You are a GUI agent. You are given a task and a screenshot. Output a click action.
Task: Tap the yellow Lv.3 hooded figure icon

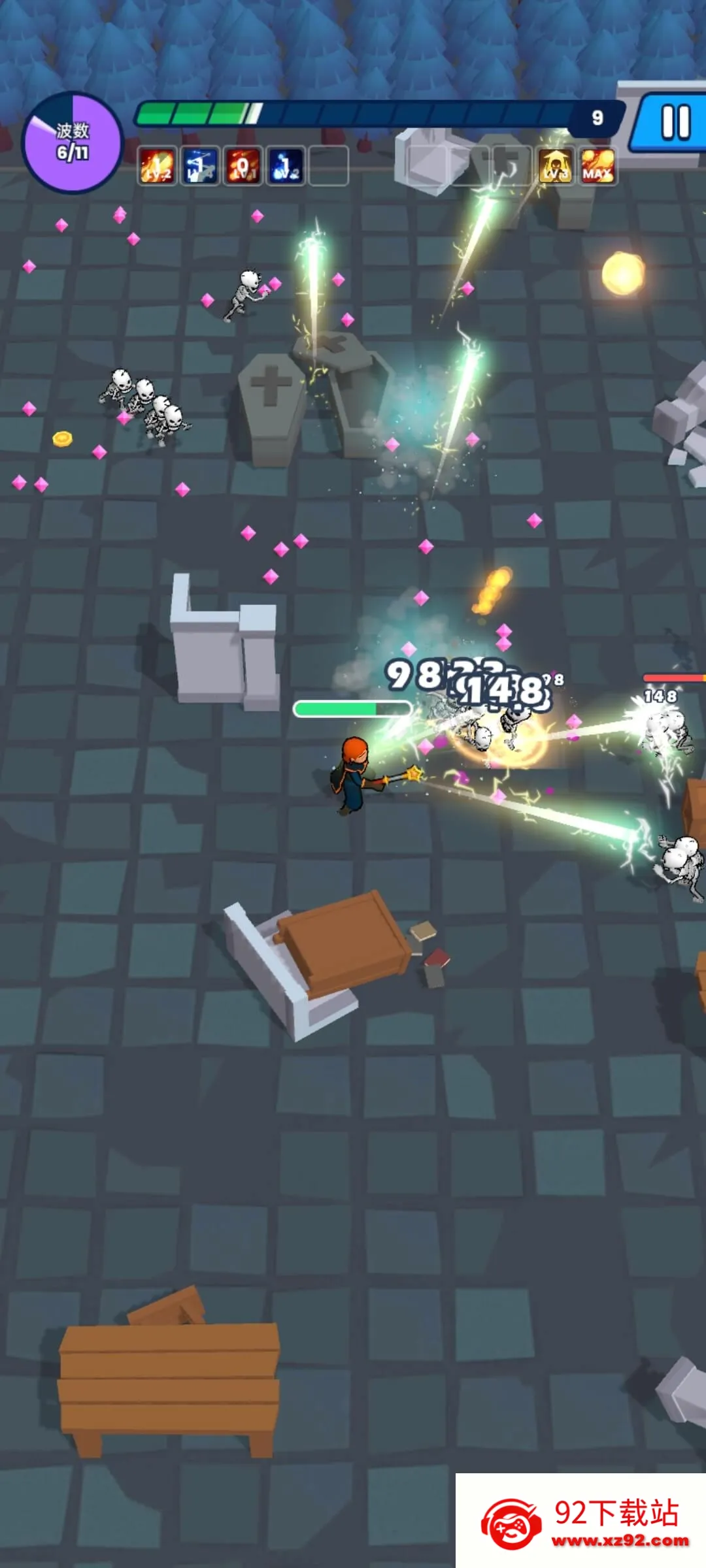point(556,165)
